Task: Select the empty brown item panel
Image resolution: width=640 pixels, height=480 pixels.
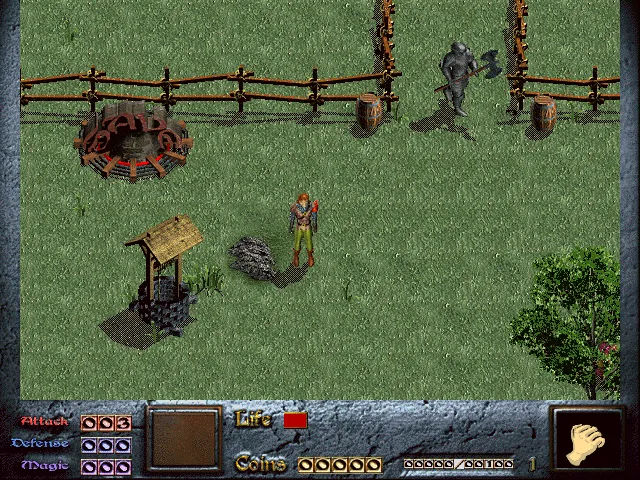Action: tap(184, 438)
